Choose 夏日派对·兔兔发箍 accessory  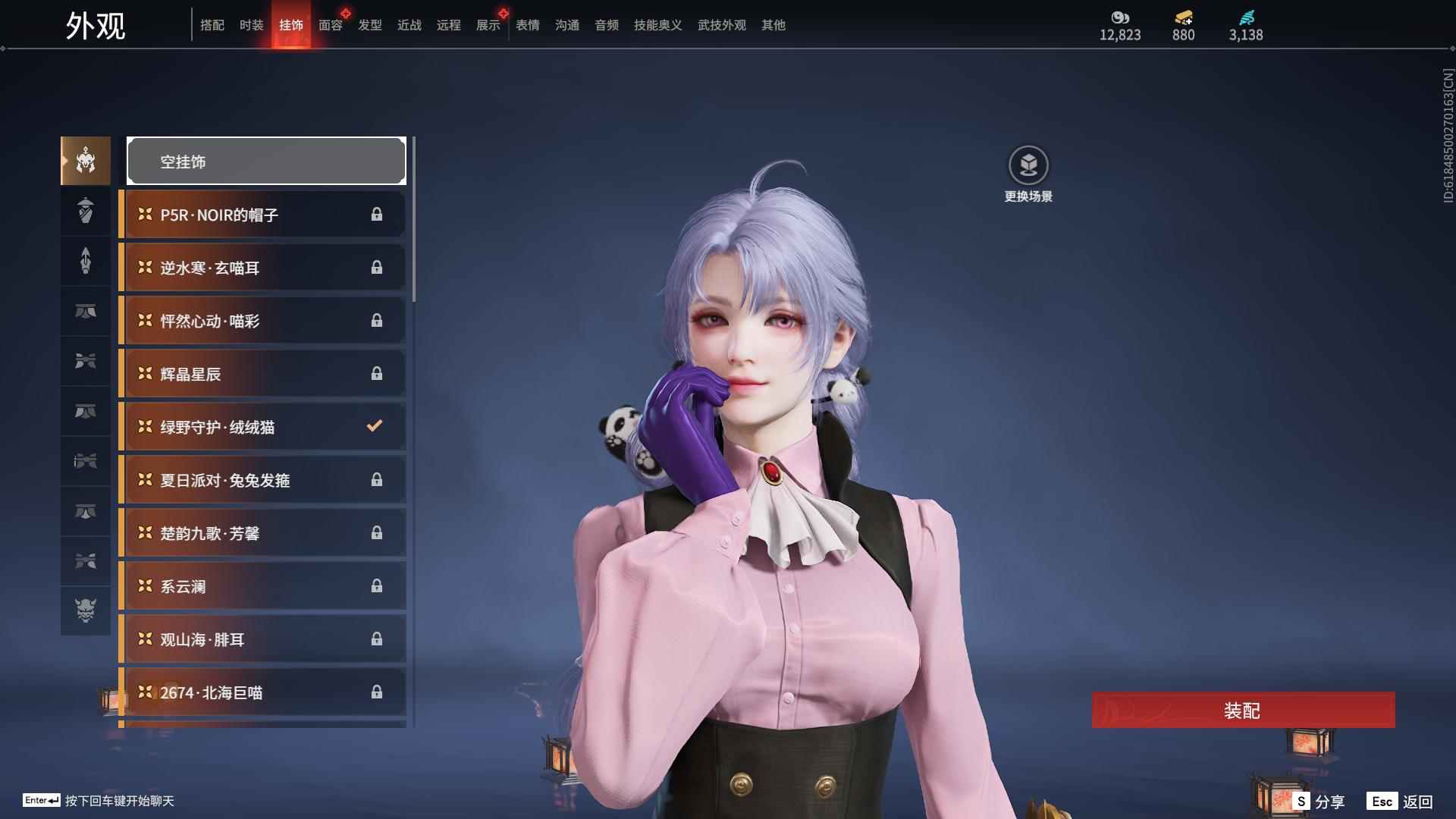pyautogui.click(x=262, y=480)
